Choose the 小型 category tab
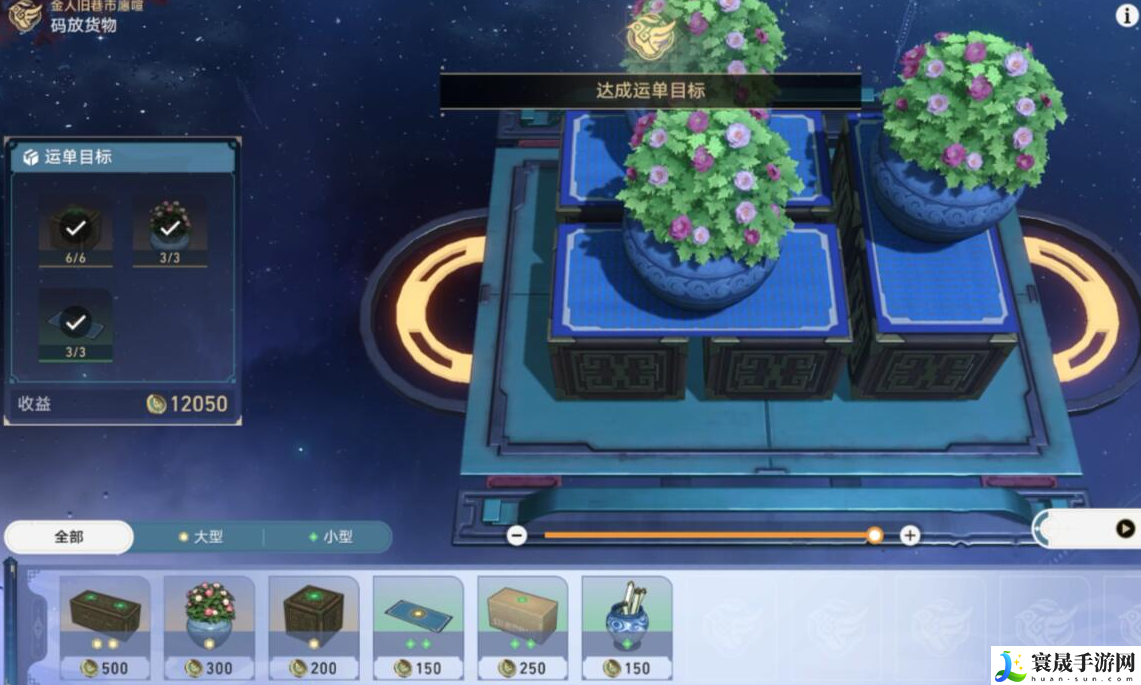The height and width of the screenshot is (685, 1141). [x=330, y=537]
